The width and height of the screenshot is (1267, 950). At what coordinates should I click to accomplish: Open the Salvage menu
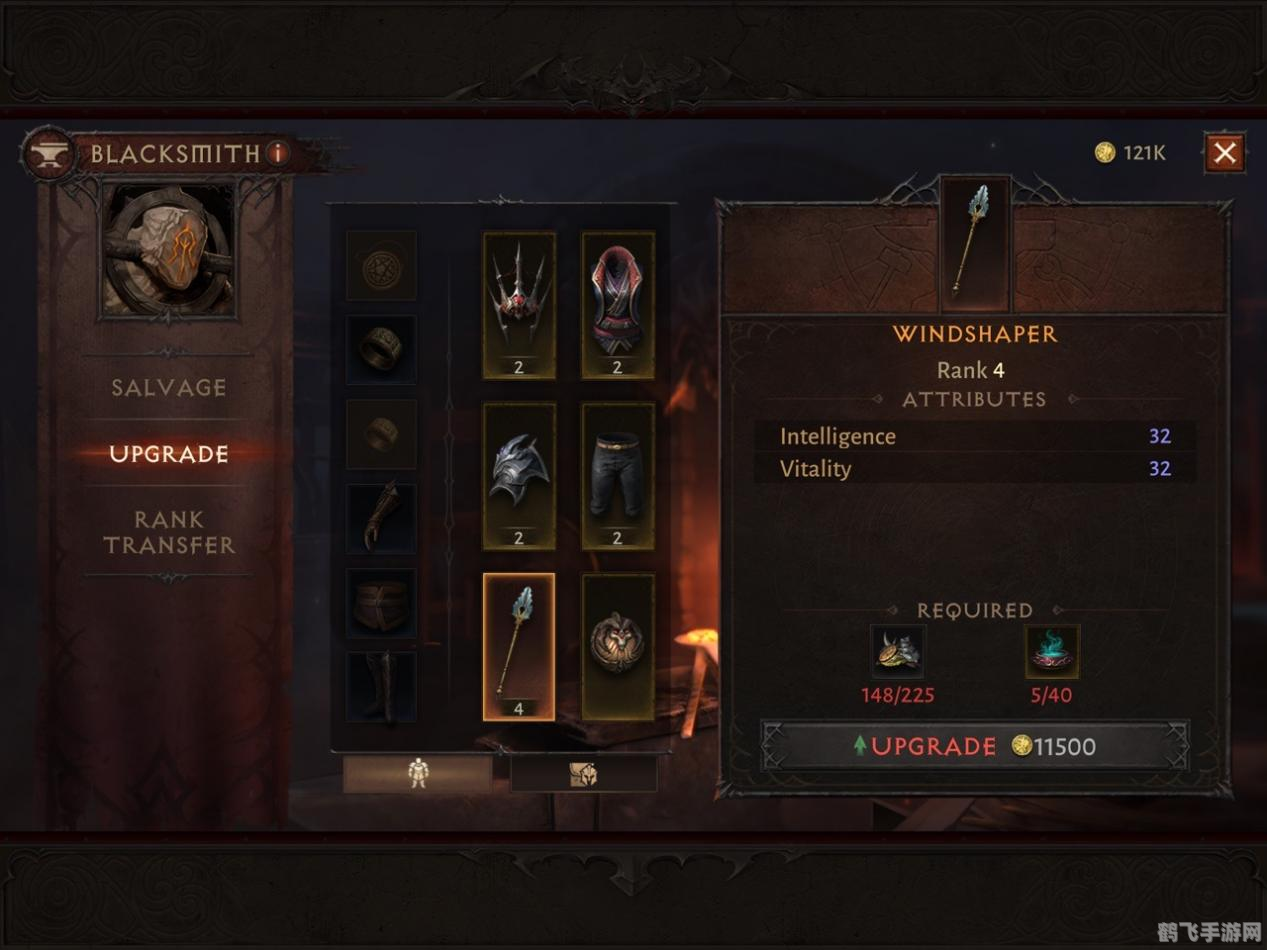tap(168, 388)
